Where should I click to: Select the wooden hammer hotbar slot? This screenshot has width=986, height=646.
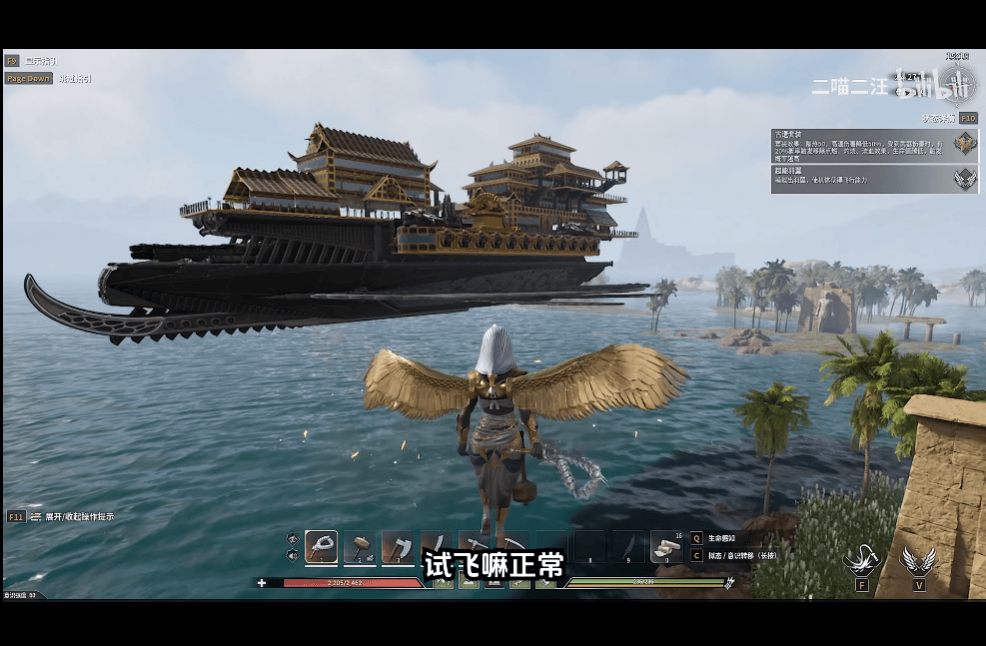360,546
